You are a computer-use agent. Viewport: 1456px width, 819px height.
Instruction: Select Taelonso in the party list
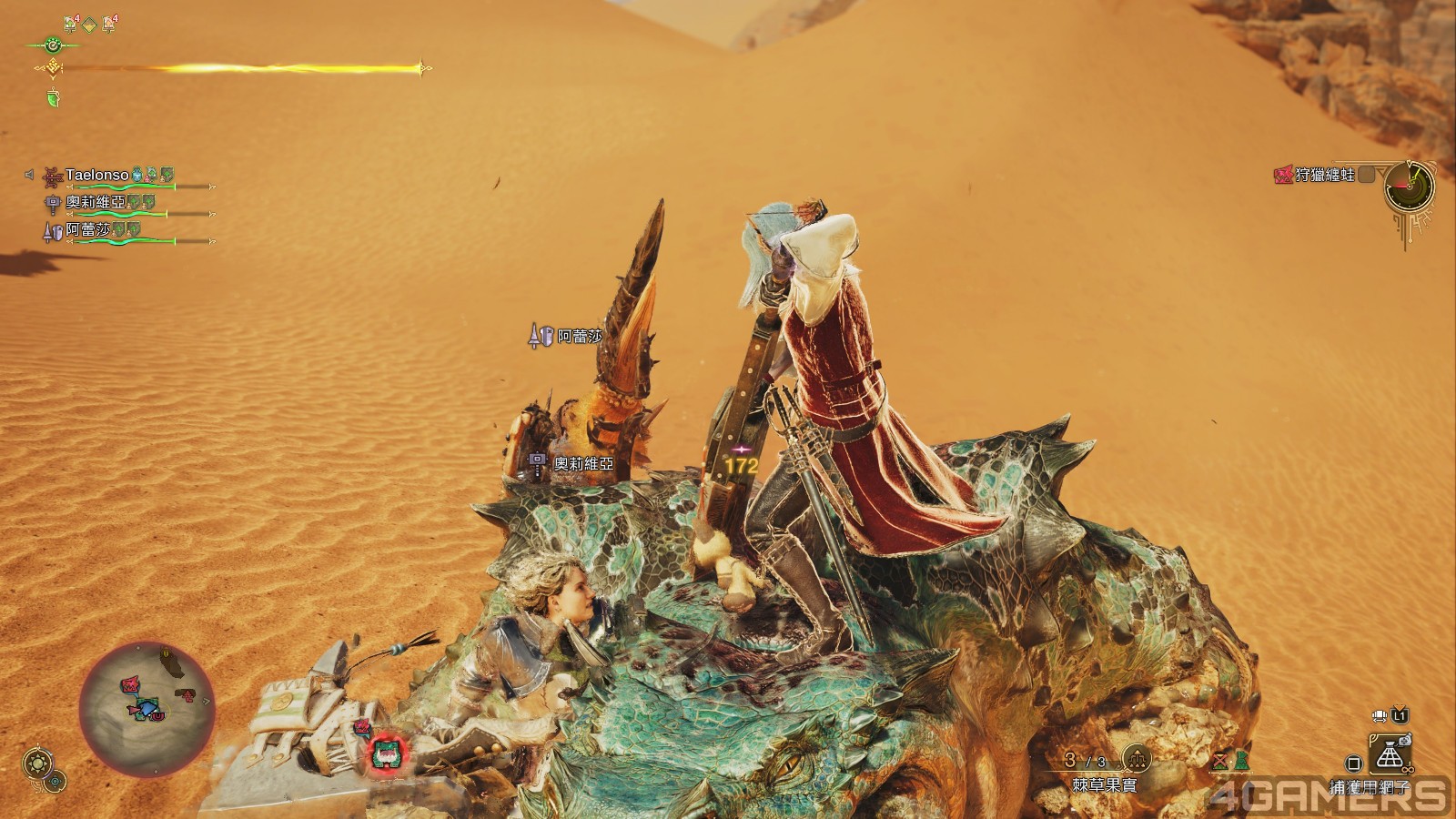pyautogui.click(x=96, y=175)
